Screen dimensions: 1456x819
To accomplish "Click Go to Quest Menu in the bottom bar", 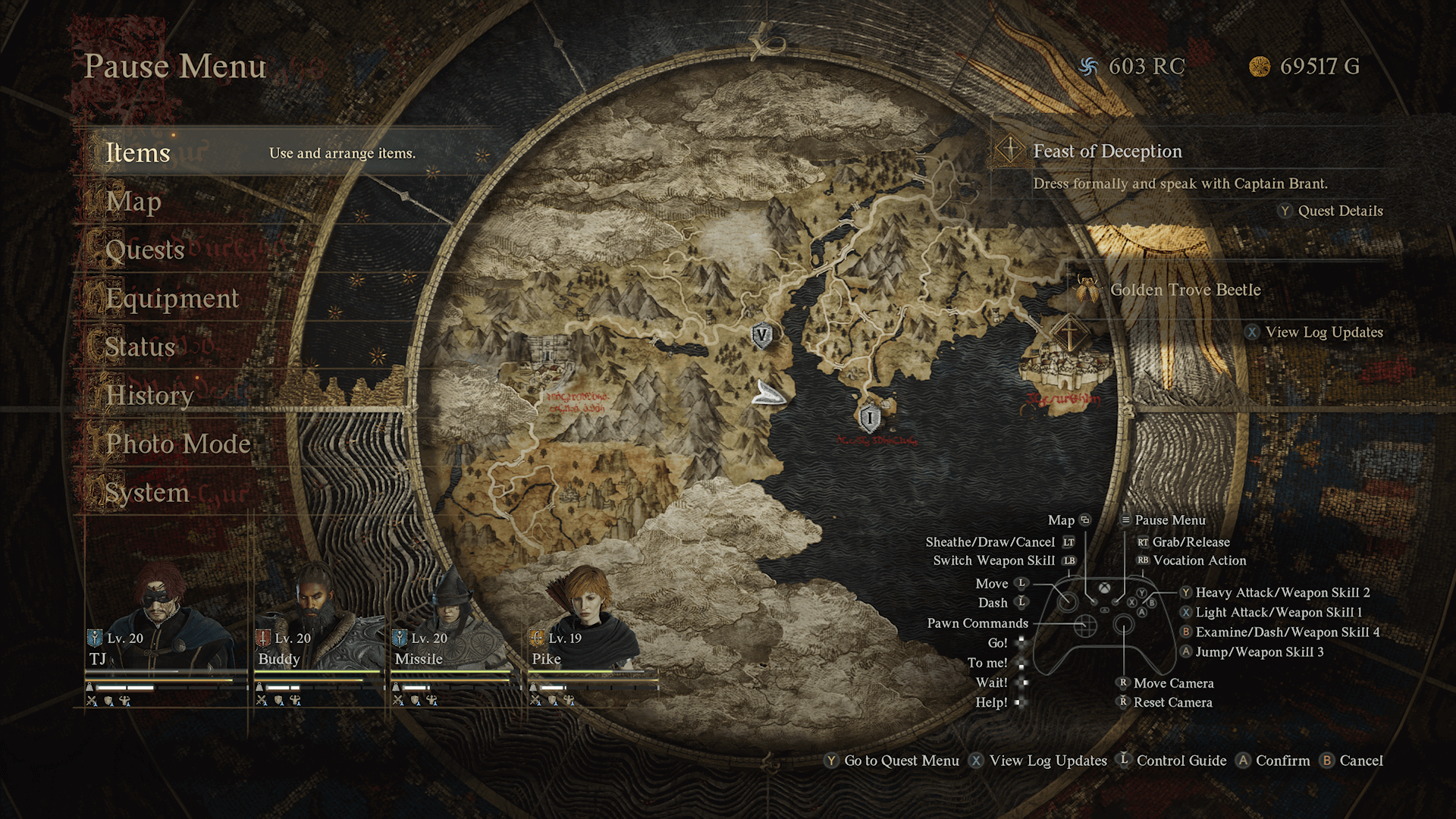I will point(901,761).
